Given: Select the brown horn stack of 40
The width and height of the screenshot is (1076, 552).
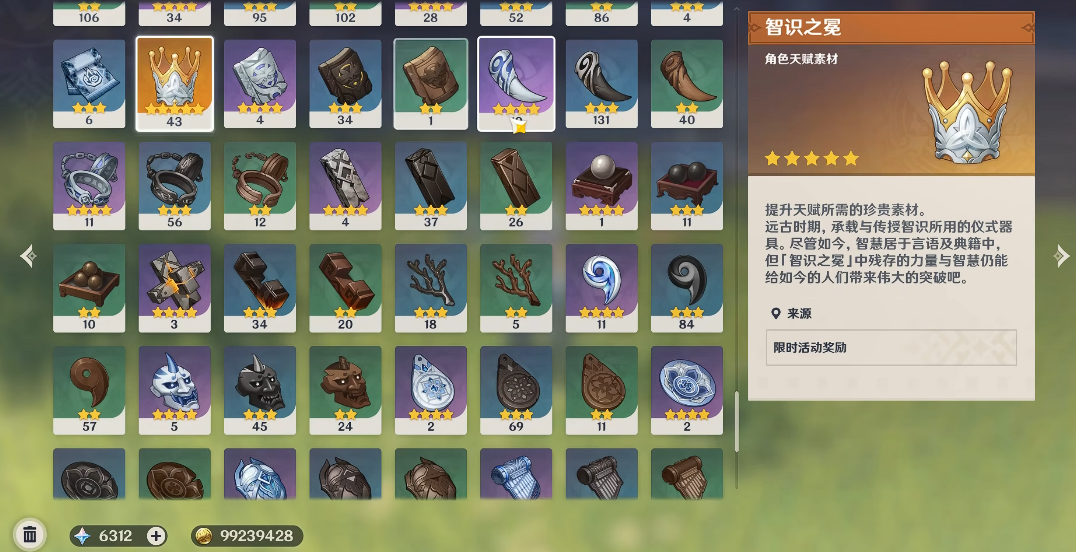Looking at the screenshot, I should [687, 83].
